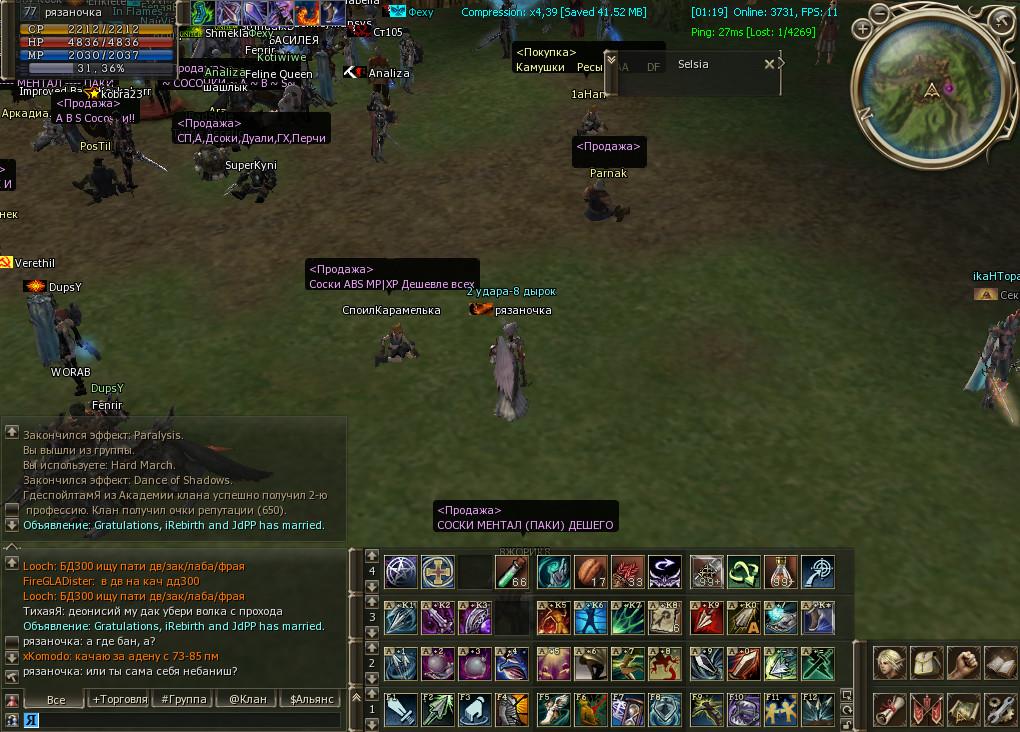Image resolution: width=1020 pixels, height=732 pixels.
Task: Select the @Клан chat tab
Action: pyautogui.click(x=246, y=699)
